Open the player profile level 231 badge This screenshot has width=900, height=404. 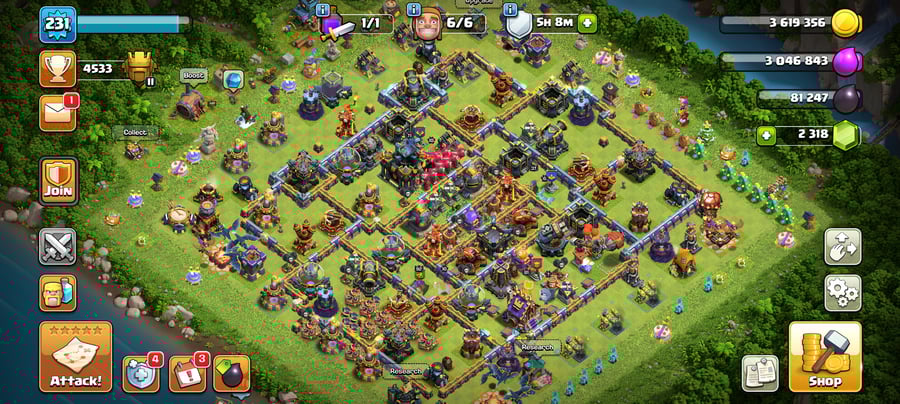pos(57,24)
